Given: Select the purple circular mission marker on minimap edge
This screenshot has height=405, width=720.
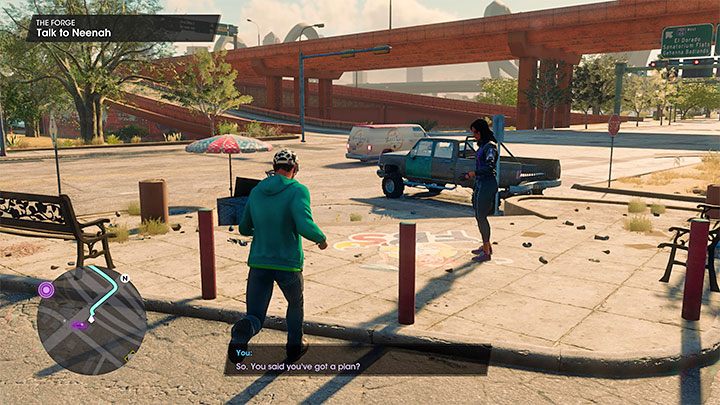Looking at the screenshot, I should [x=46, y=290].
